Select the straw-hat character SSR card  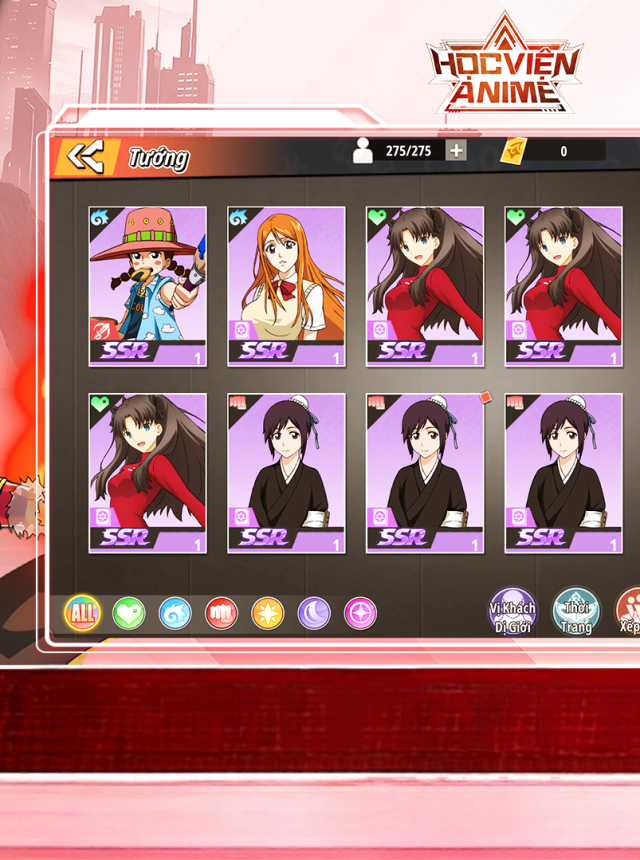(x=147, y=286)
